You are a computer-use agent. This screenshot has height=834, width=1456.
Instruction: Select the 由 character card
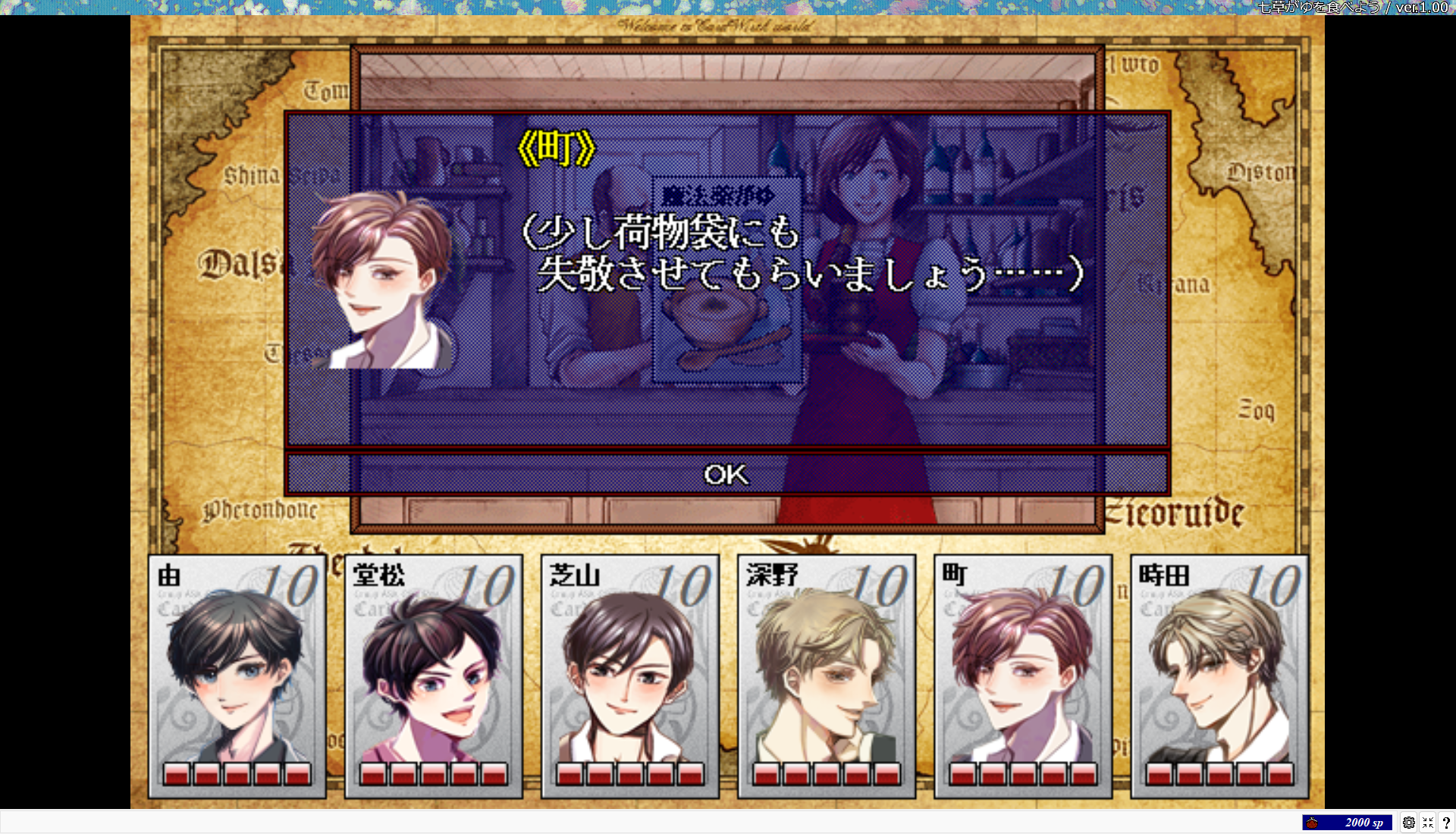[237, 676]
